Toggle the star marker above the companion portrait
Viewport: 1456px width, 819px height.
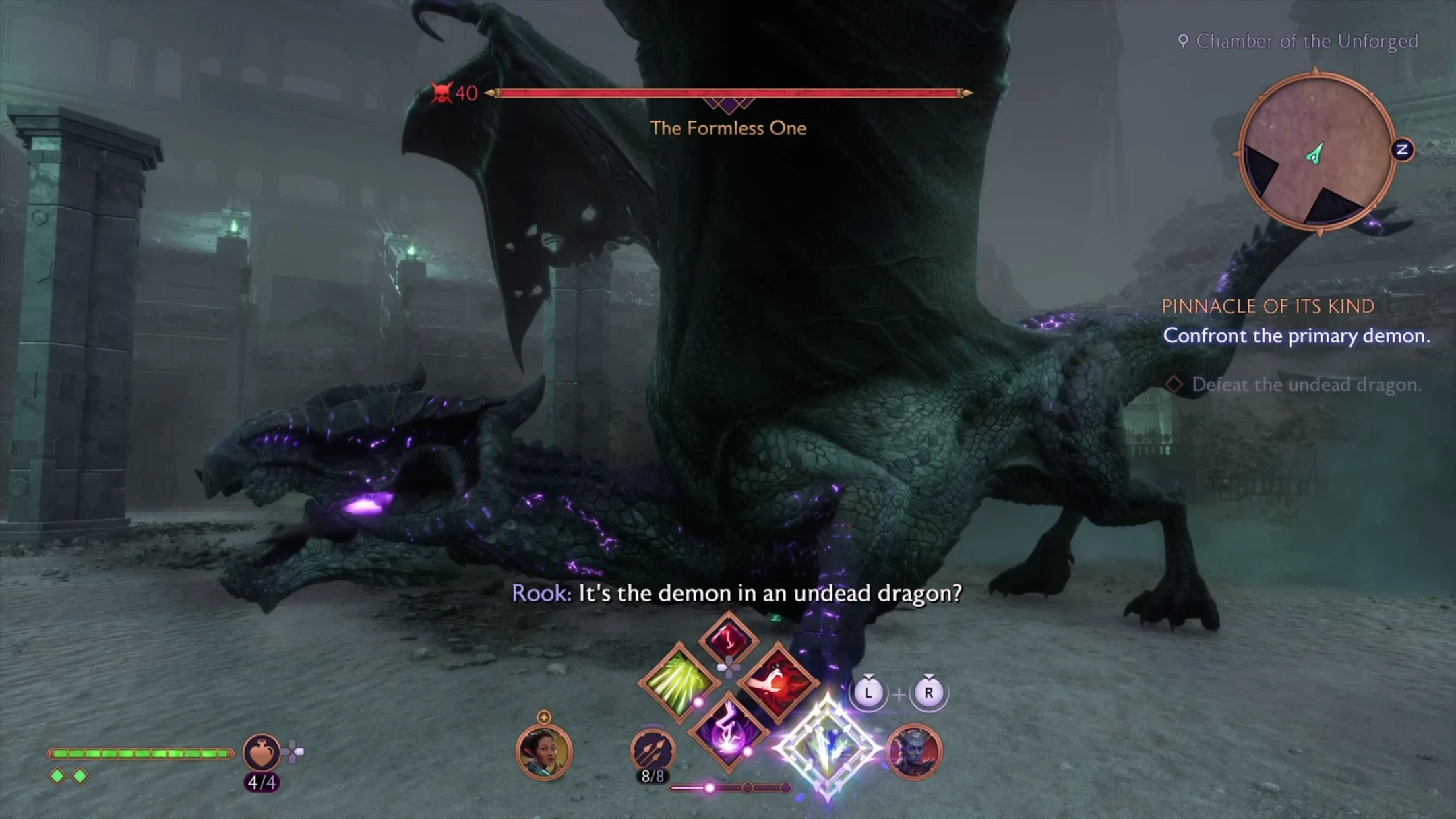point(543,717)
